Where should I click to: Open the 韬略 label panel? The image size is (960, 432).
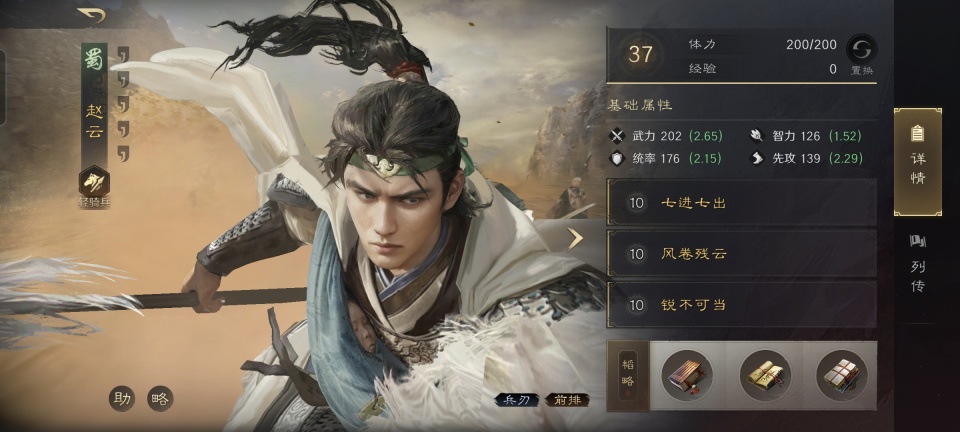click(x=628, y=375)
